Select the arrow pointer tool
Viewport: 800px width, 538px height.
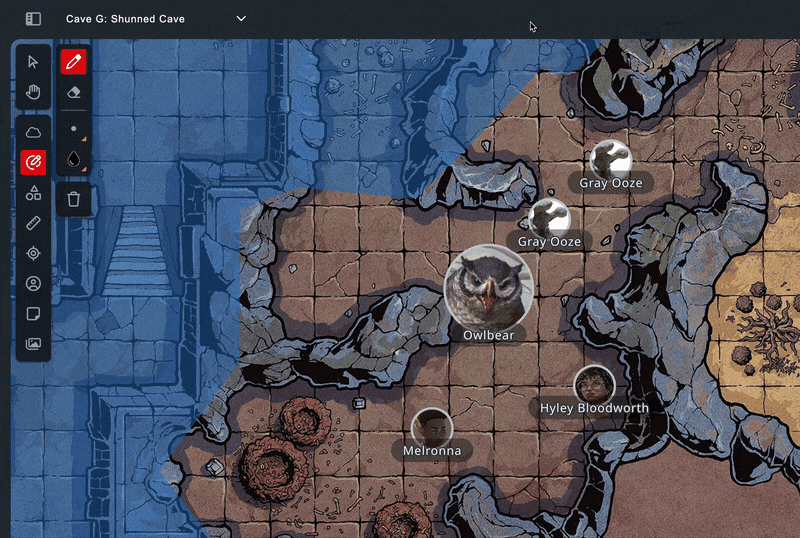coord(33,62)
